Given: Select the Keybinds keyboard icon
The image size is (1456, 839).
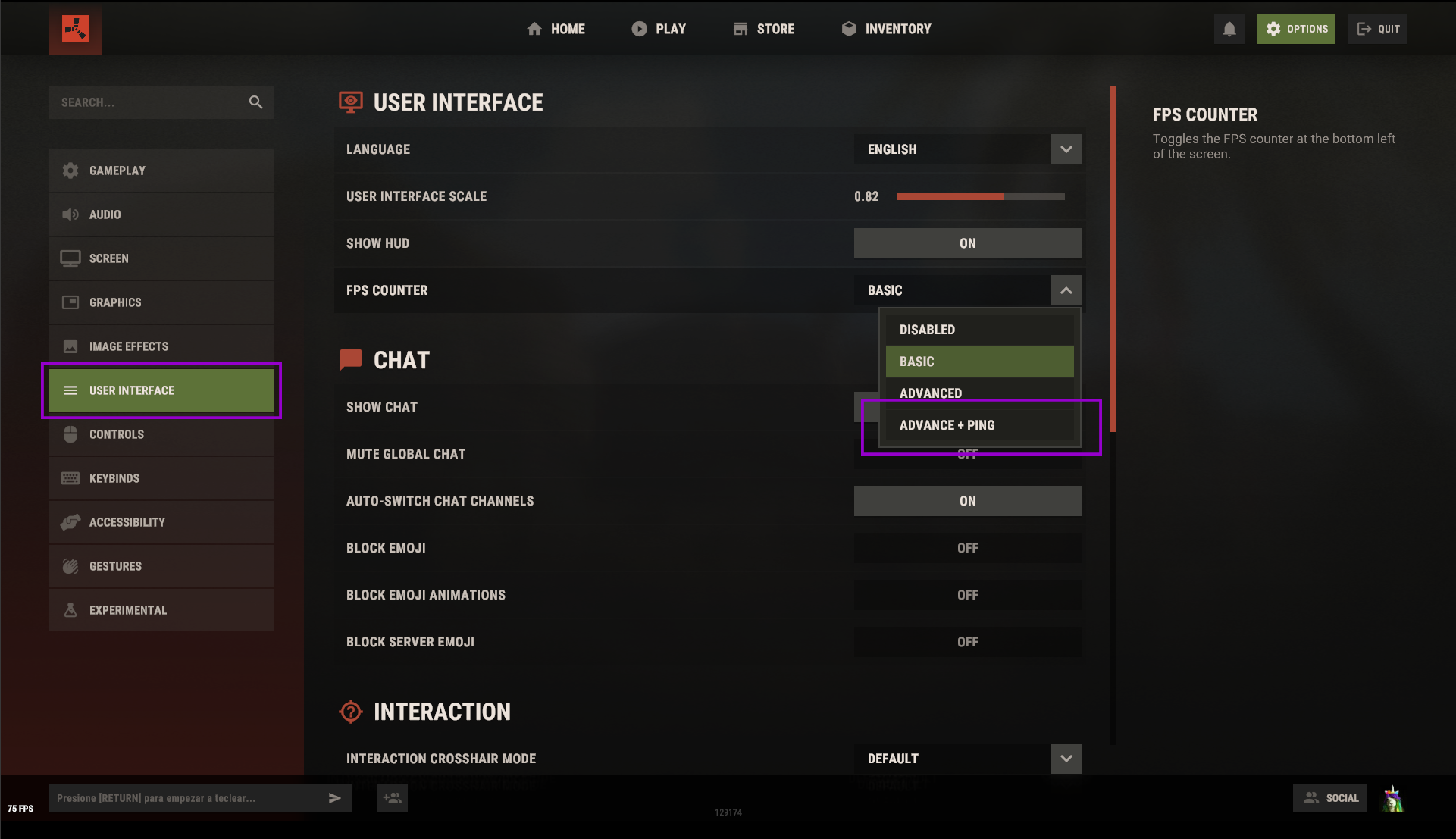Looking at the screenshot, I should tap(70, 478).
